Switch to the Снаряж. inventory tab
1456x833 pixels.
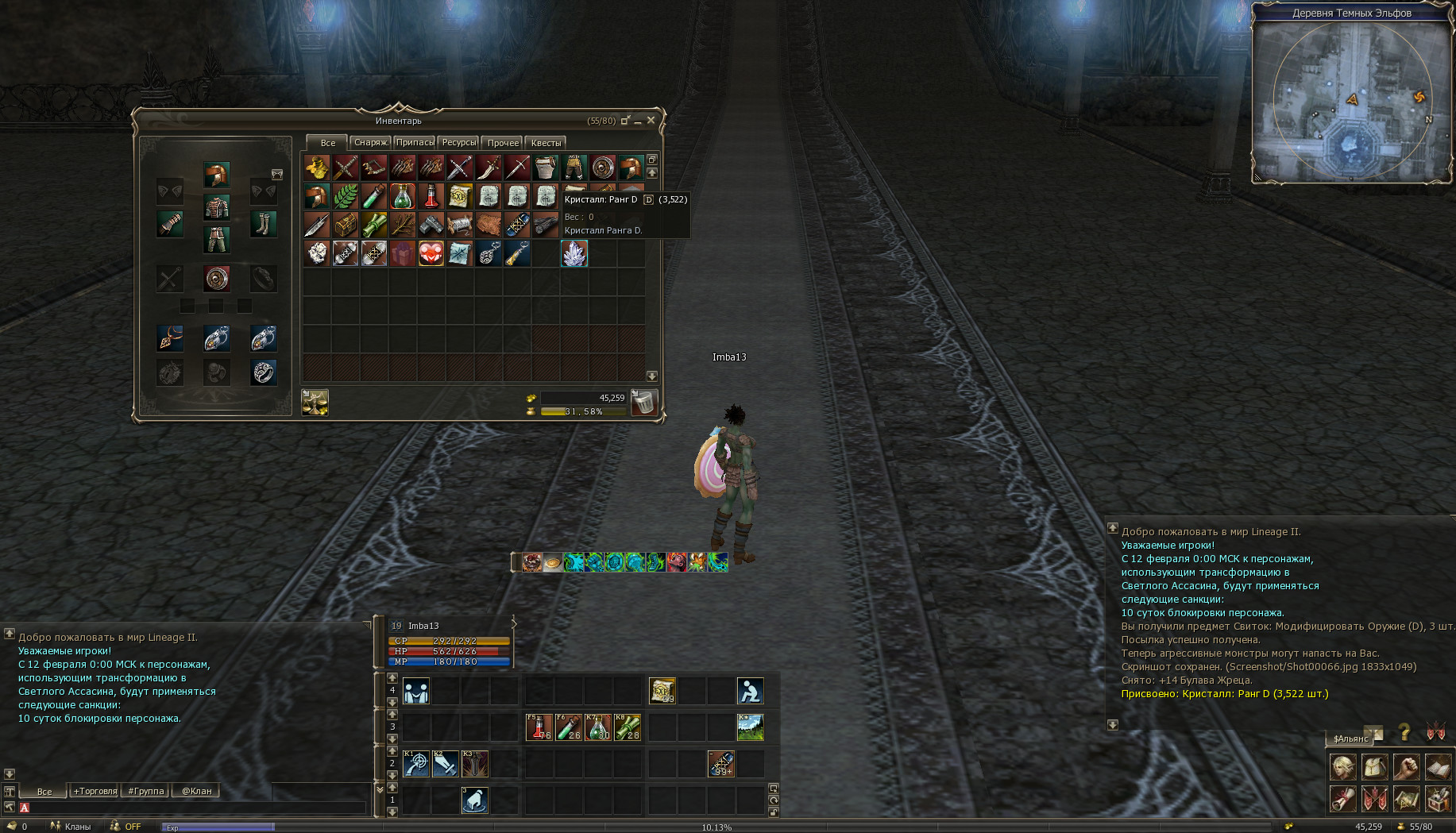coord(371,143)
